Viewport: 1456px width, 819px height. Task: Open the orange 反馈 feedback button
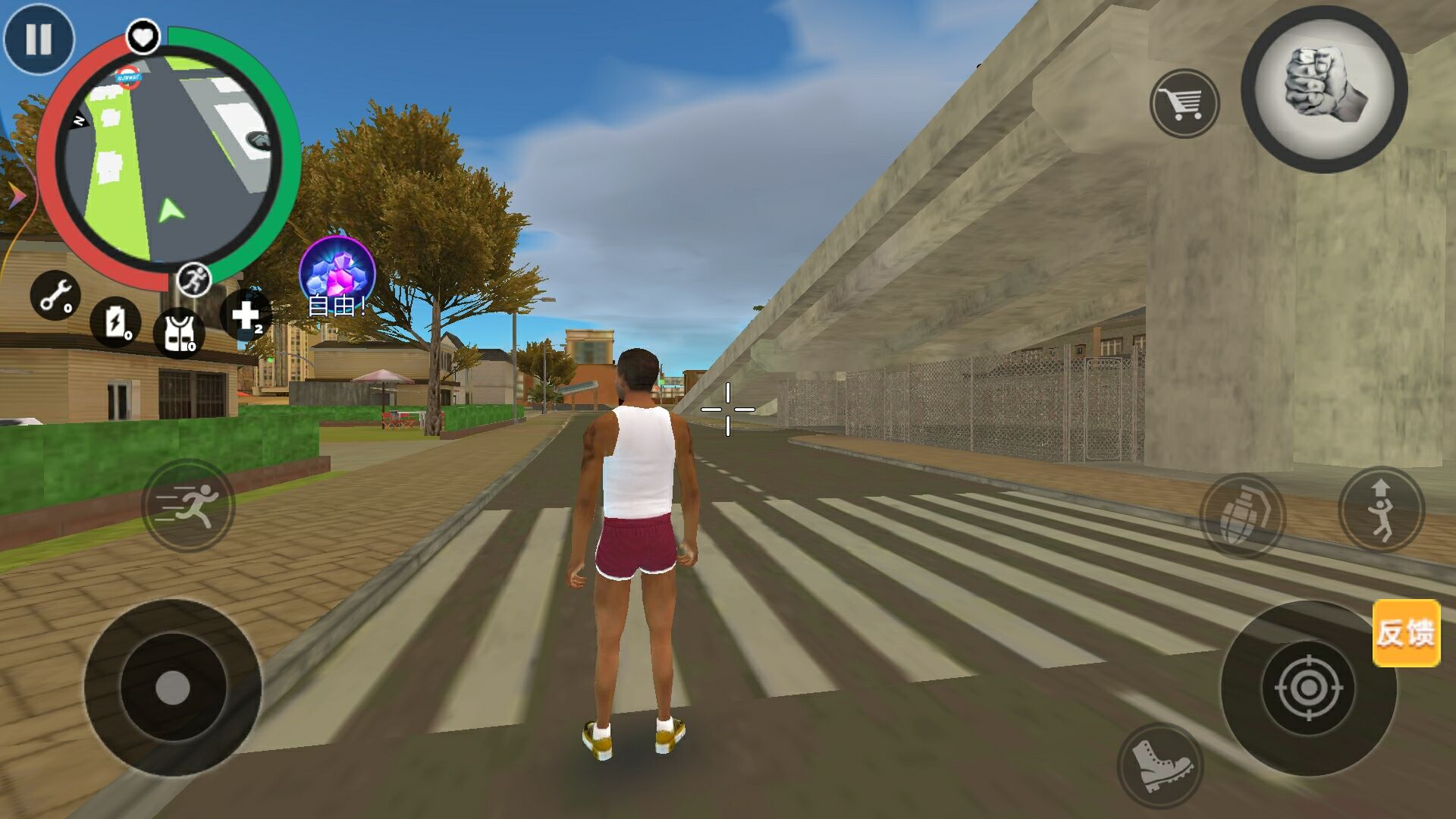pos(1406,632)
